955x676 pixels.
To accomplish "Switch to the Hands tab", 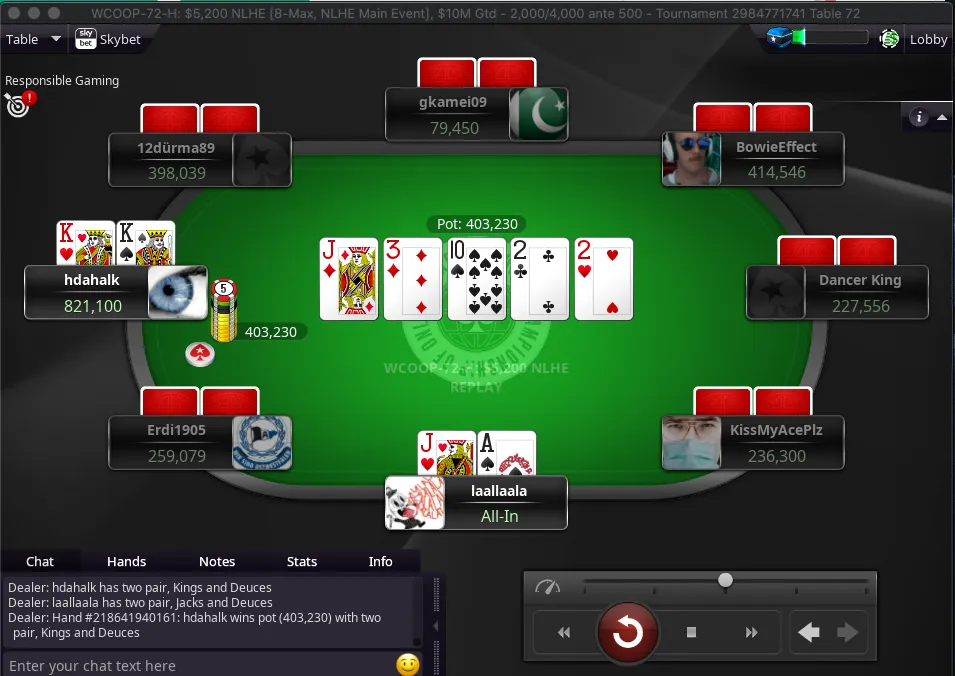I will [126, 561].
